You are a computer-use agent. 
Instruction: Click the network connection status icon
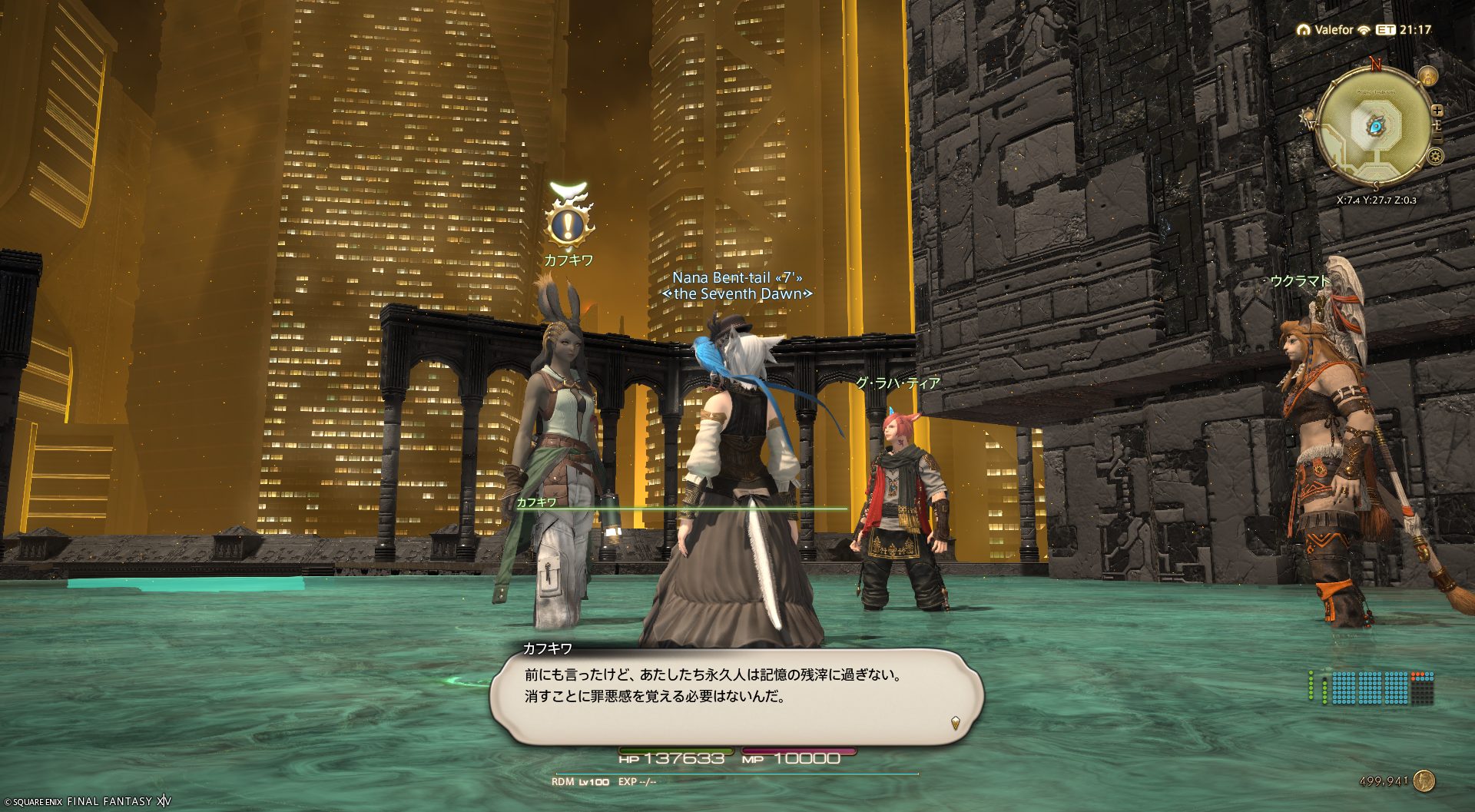(1364, 30)
